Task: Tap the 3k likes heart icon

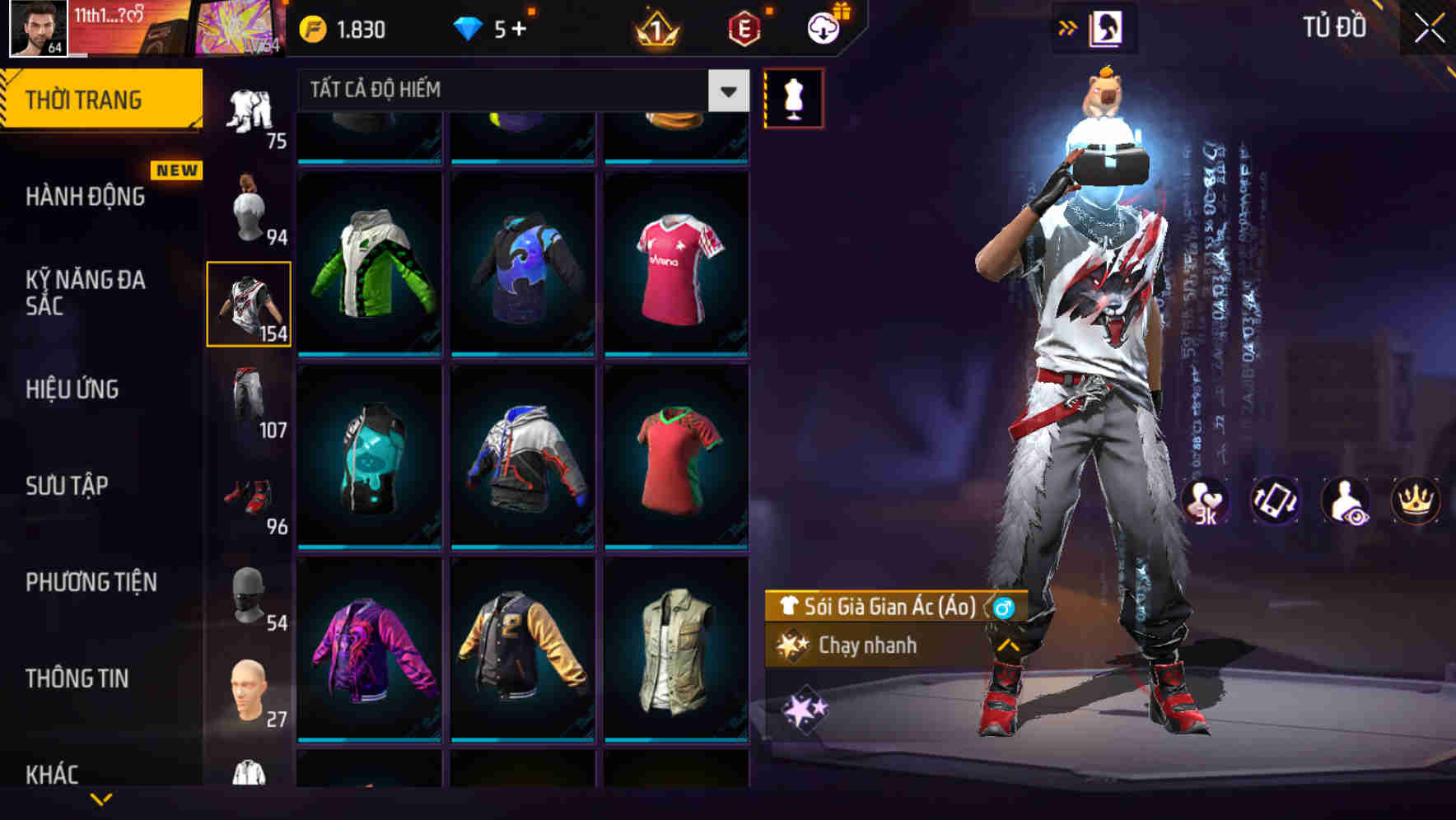Action: [x=1207, y=502]
